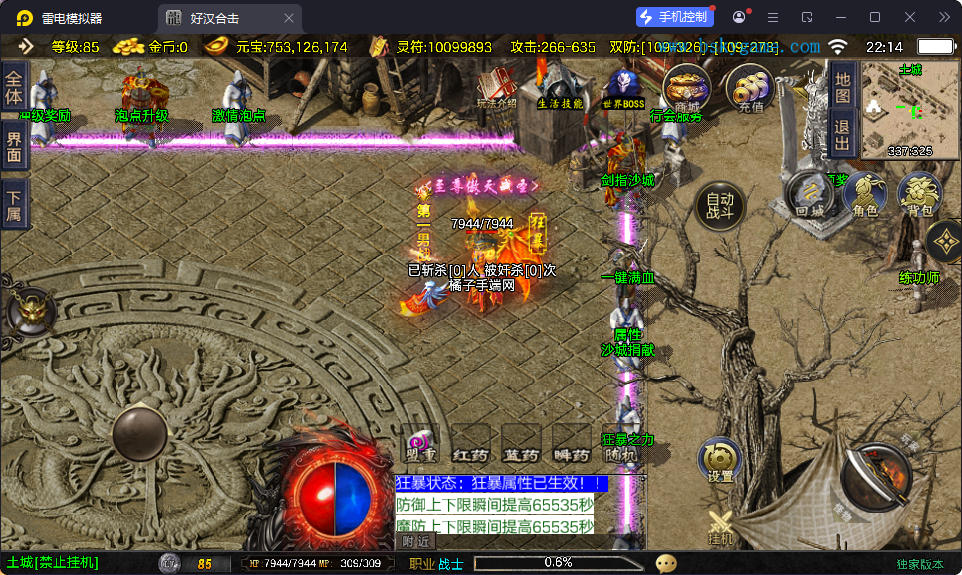The image size is (962, 575).
Task: Open the chat speech bubble icon
Action: click(x=666, y=563)
